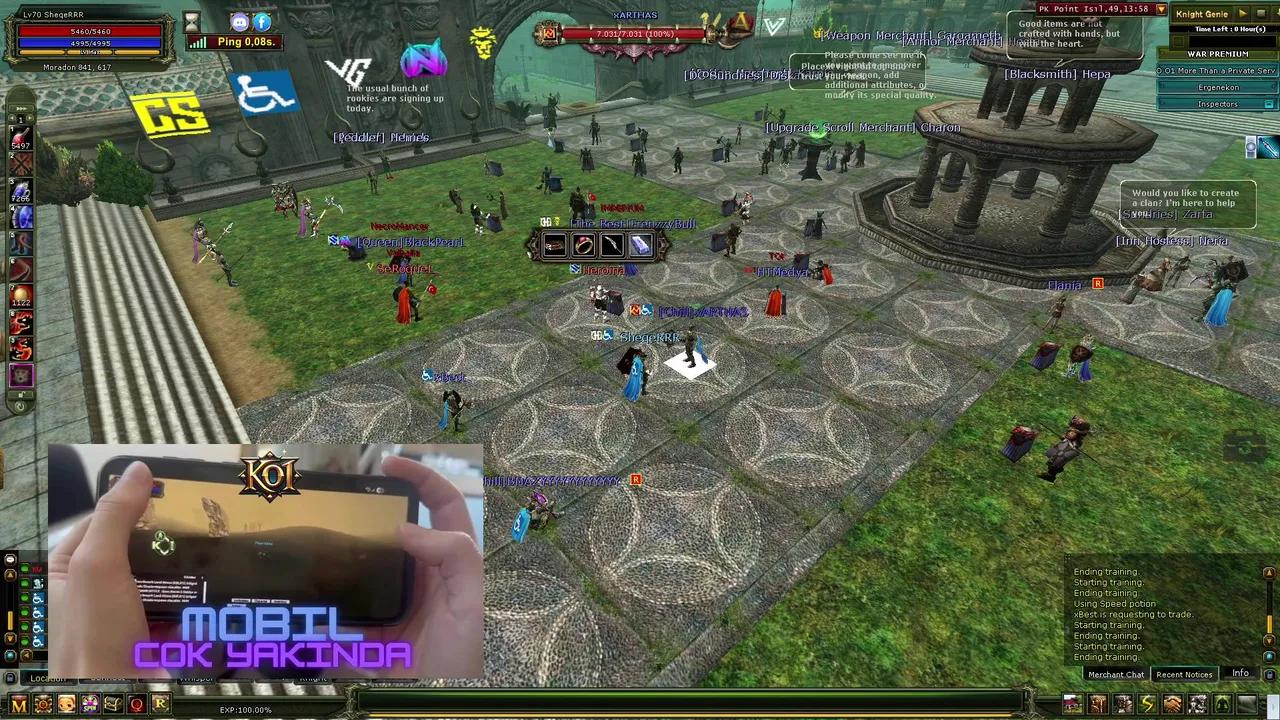Viewport: 1280px width, 720px height.
Task: Click the red 'Q' quest icon
Action: [136, 704]
